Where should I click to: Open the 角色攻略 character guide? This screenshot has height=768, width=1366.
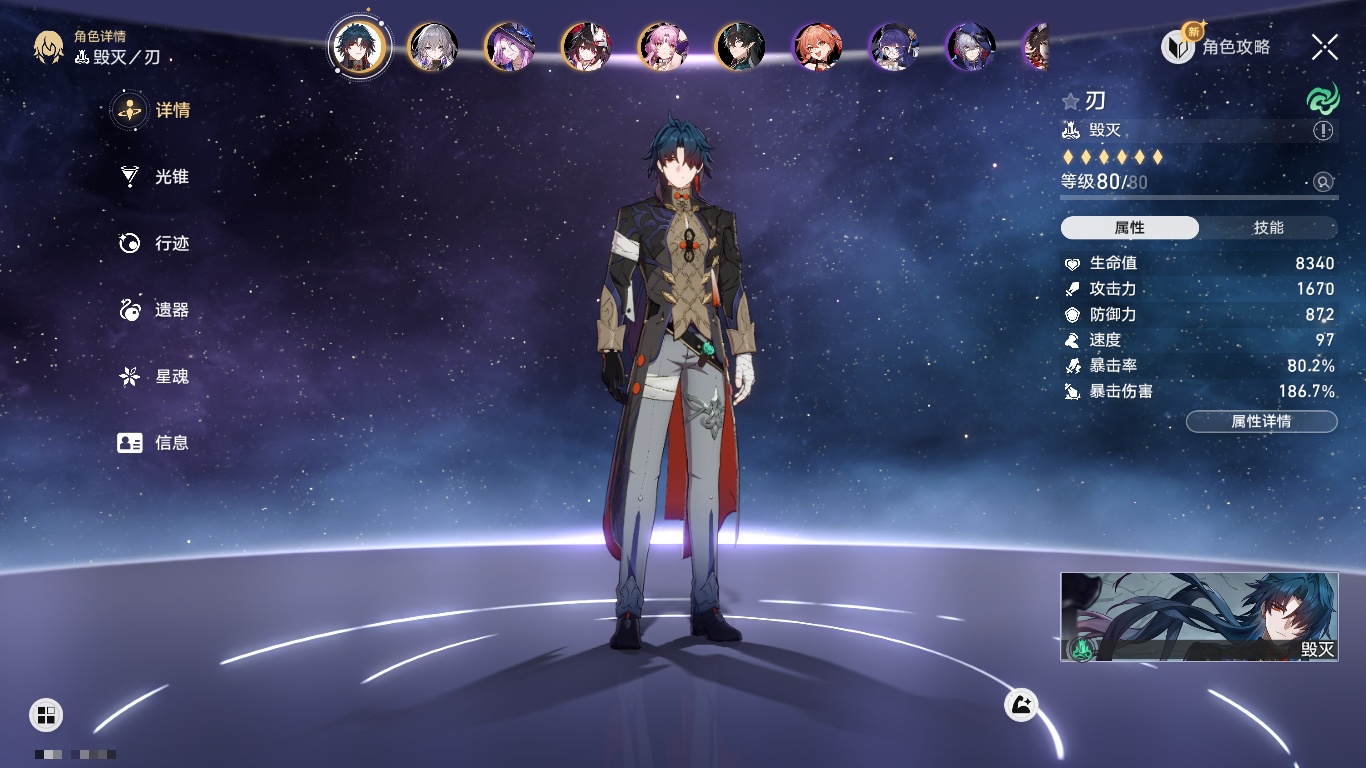pyautogui.click(x=1217, y=47)
